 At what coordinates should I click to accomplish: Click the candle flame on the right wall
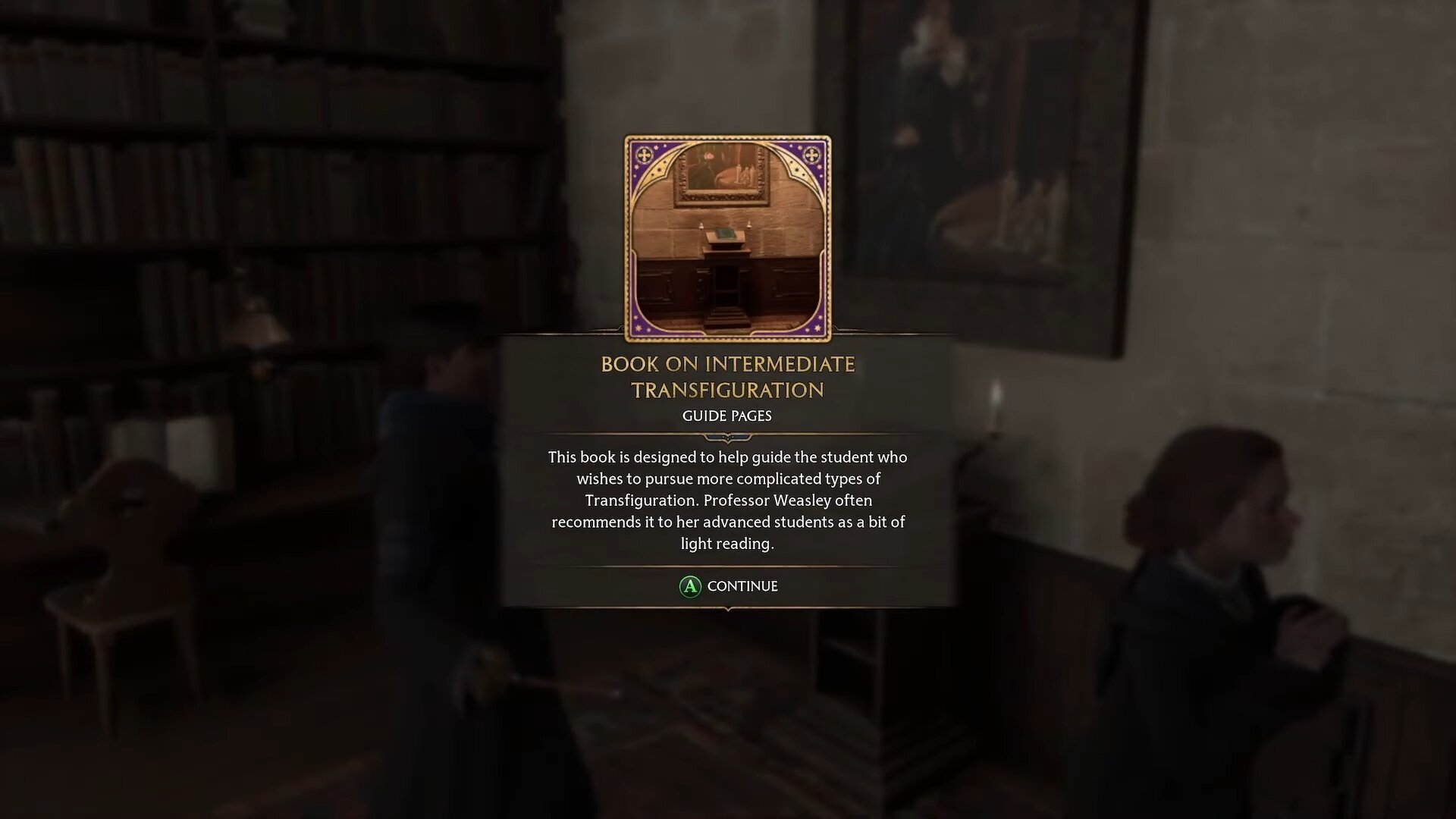point(996,394)
